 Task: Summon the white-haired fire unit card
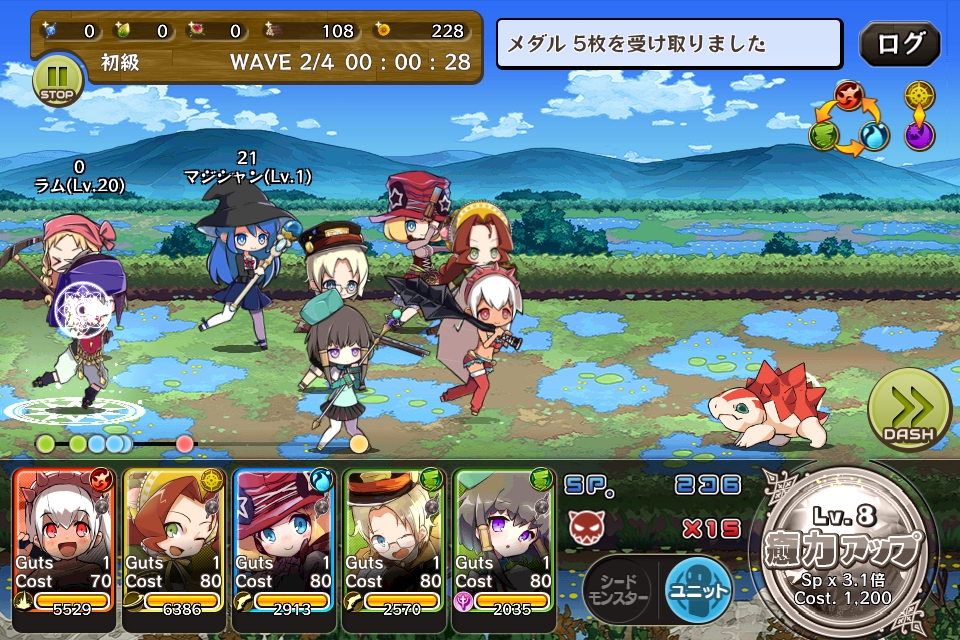[65, 540]
